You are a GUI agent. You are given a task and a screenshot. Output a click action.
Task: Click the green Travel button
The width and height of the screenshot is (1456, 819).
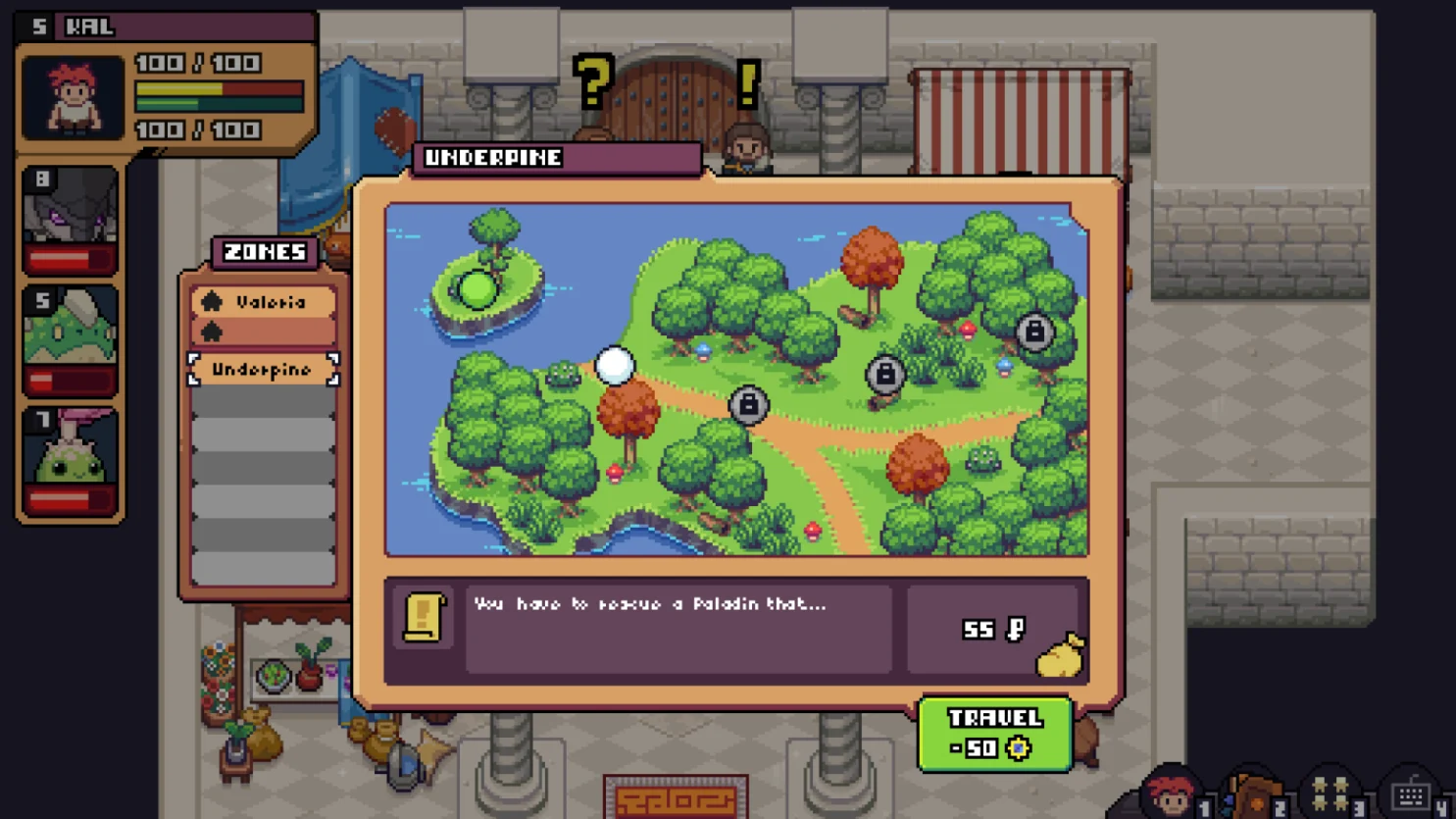click(x=994, y=734)
